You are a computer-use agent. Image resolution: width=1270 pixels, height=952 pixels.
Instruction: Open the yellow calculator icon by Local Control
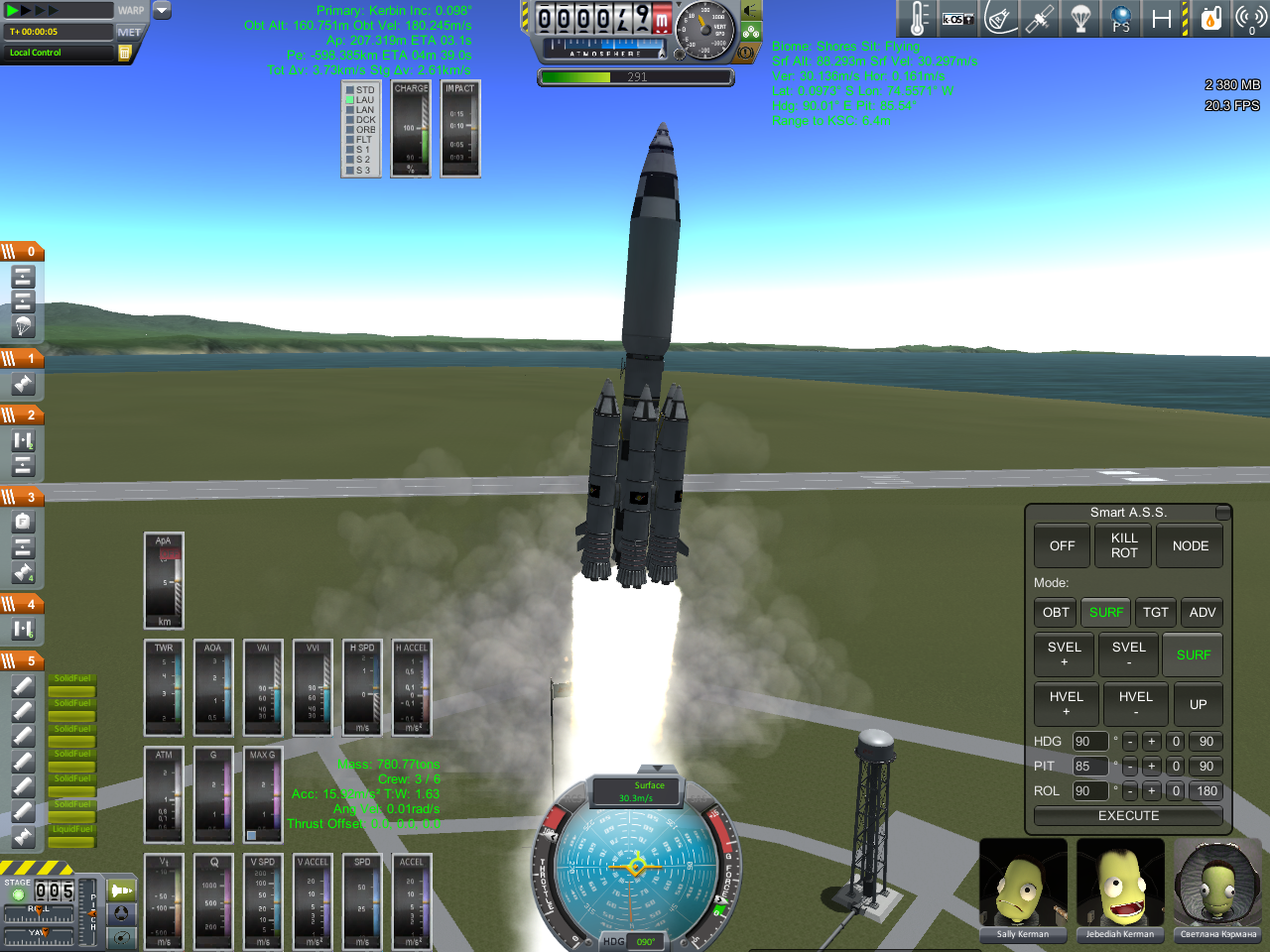point(125,53)
